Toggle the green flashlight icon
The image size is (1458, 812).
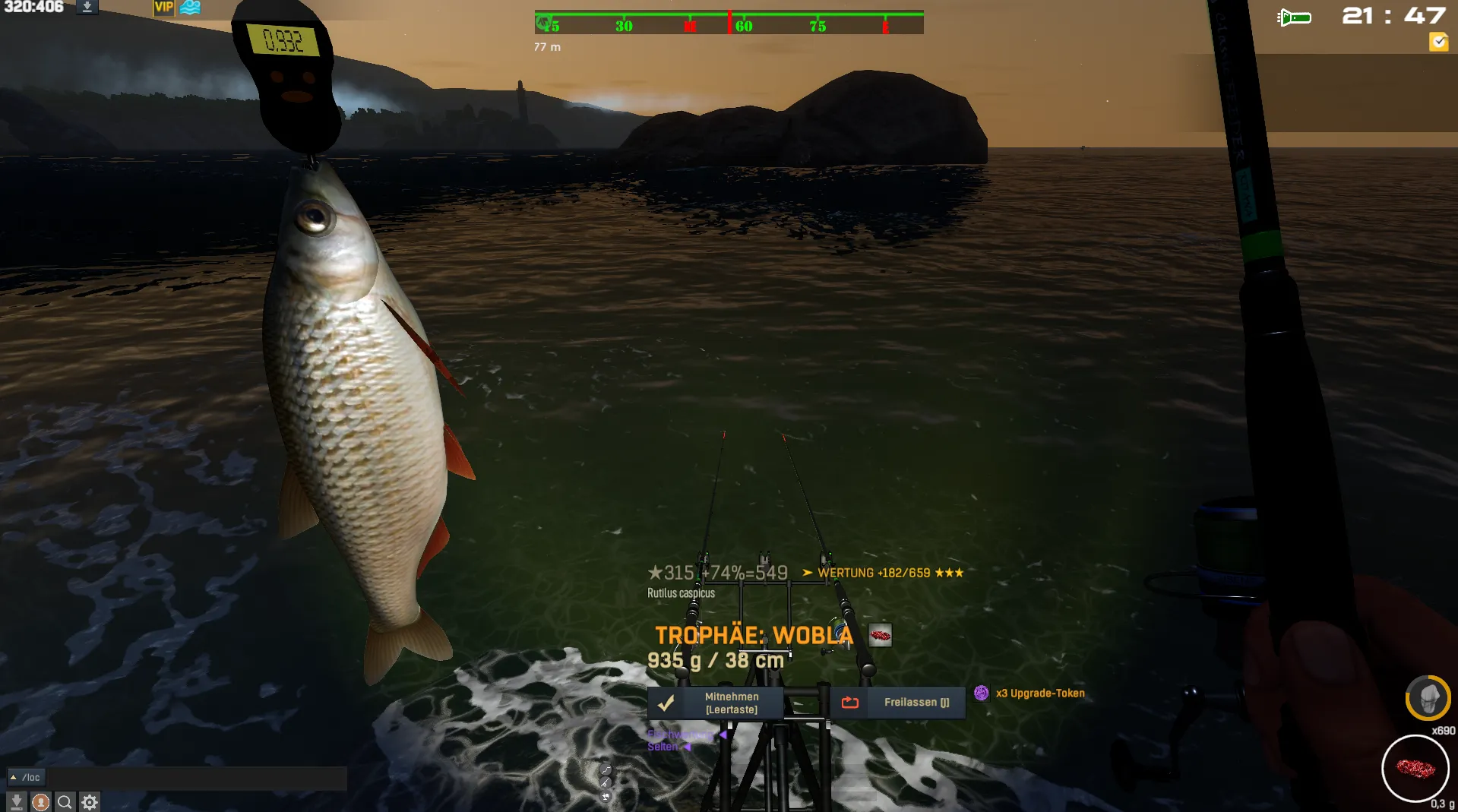[x=1294, y=17]
